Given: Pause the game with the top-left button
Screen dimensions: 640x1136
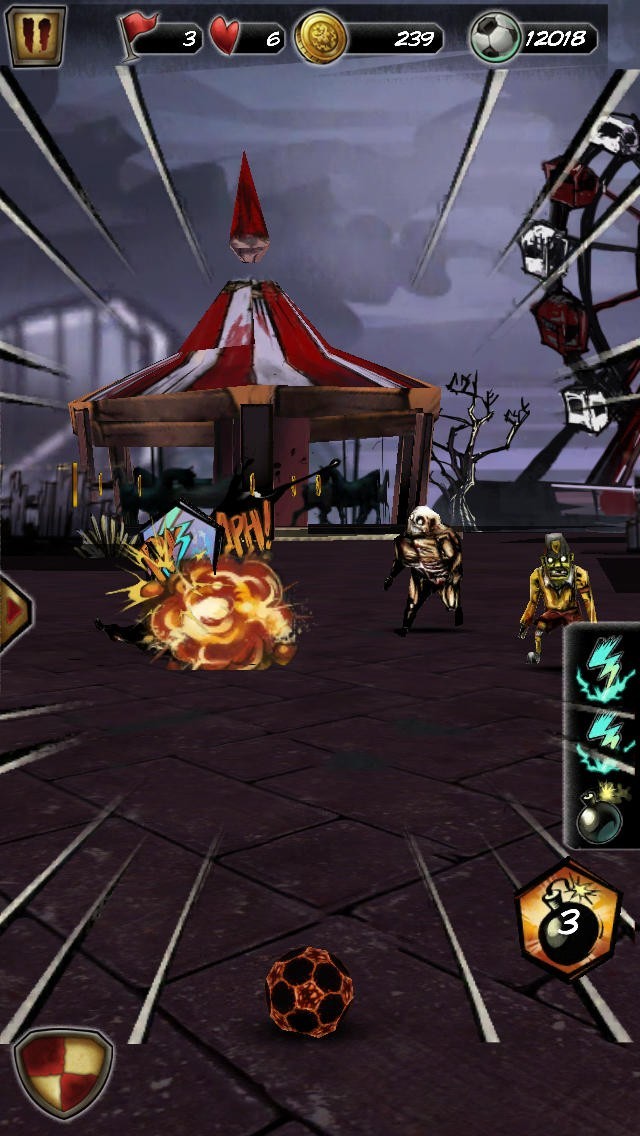Looking at the screenshot, I should click(x=36, y=36).
